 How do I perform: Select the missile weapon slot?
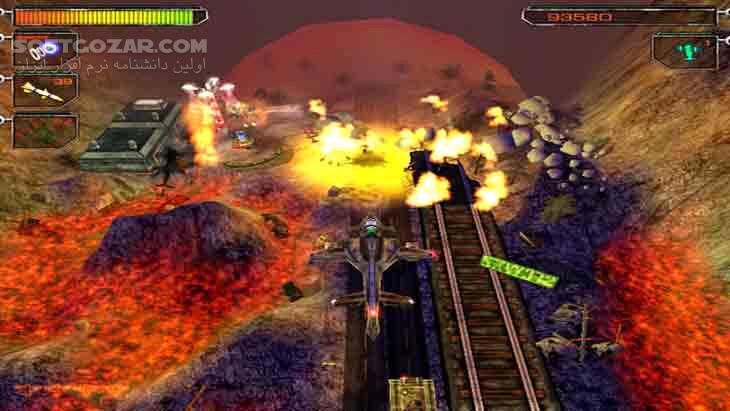click(46, 90)
